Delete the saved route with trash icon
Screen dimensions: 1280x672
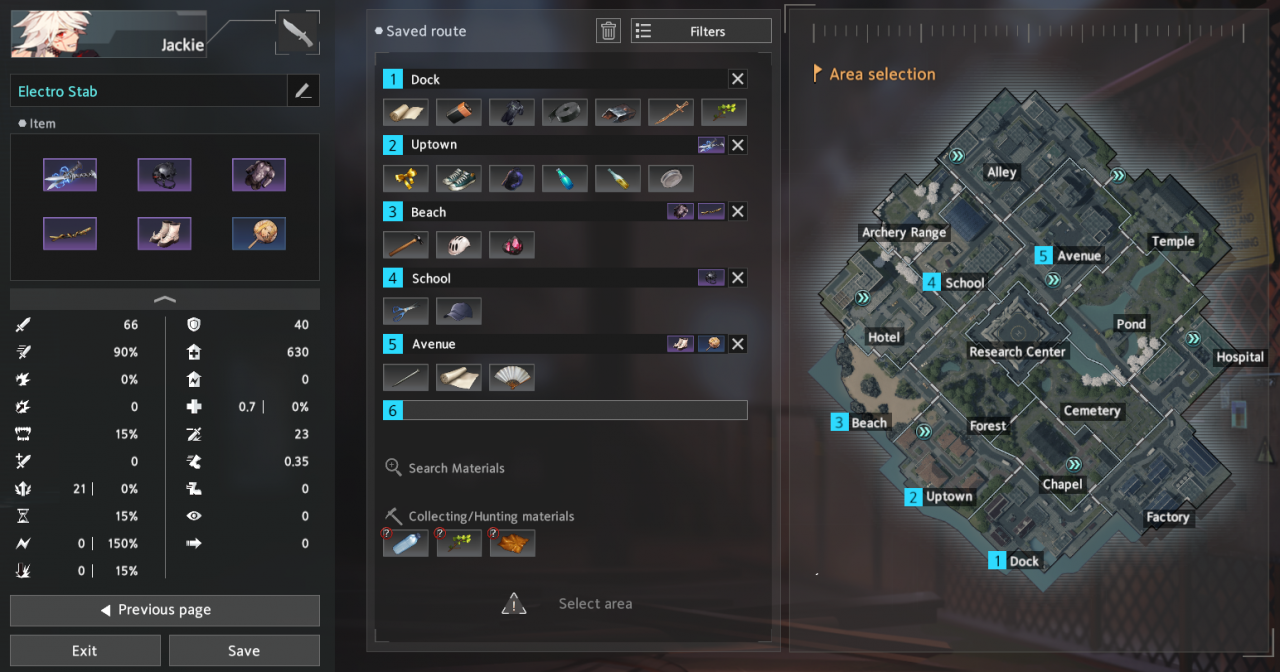click(608, 31)
